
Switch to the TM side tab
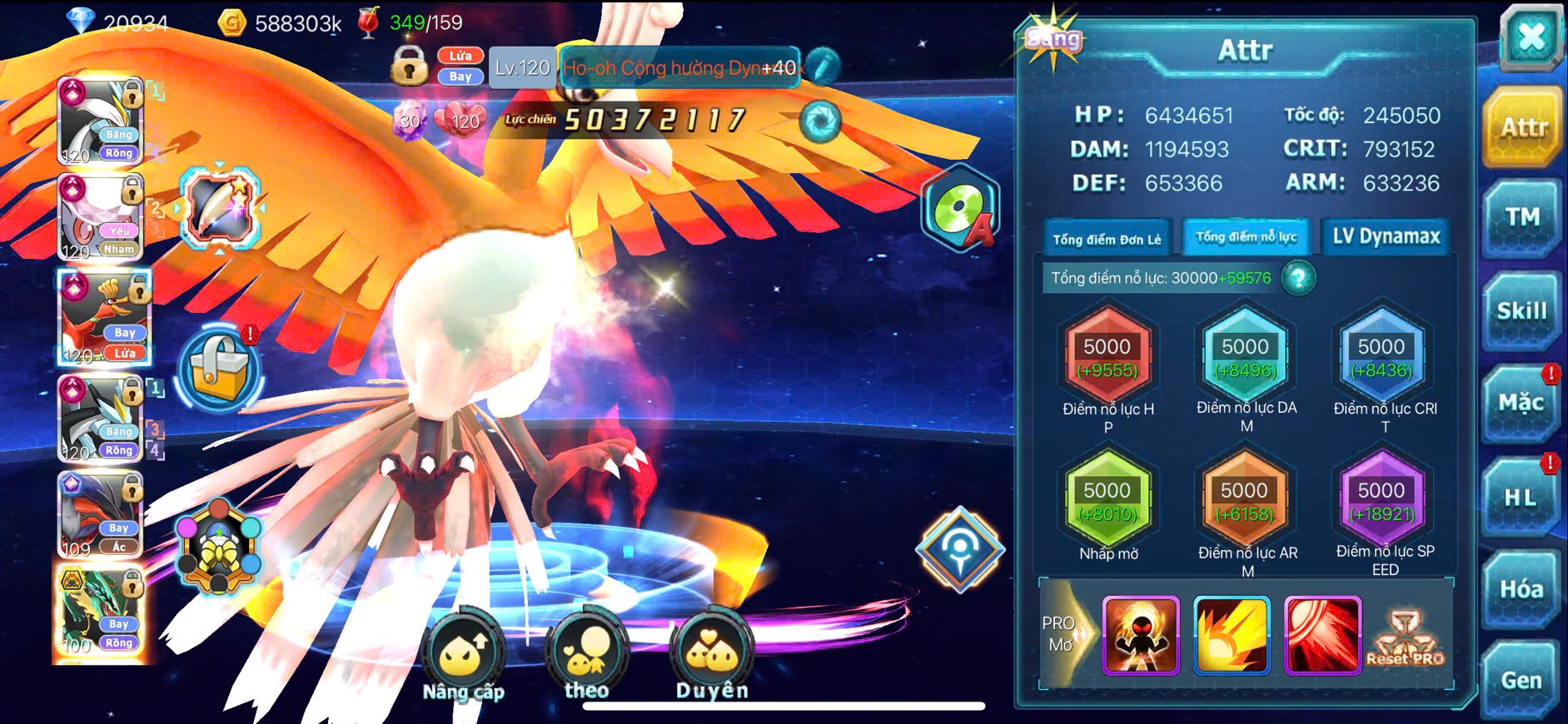1521,218
